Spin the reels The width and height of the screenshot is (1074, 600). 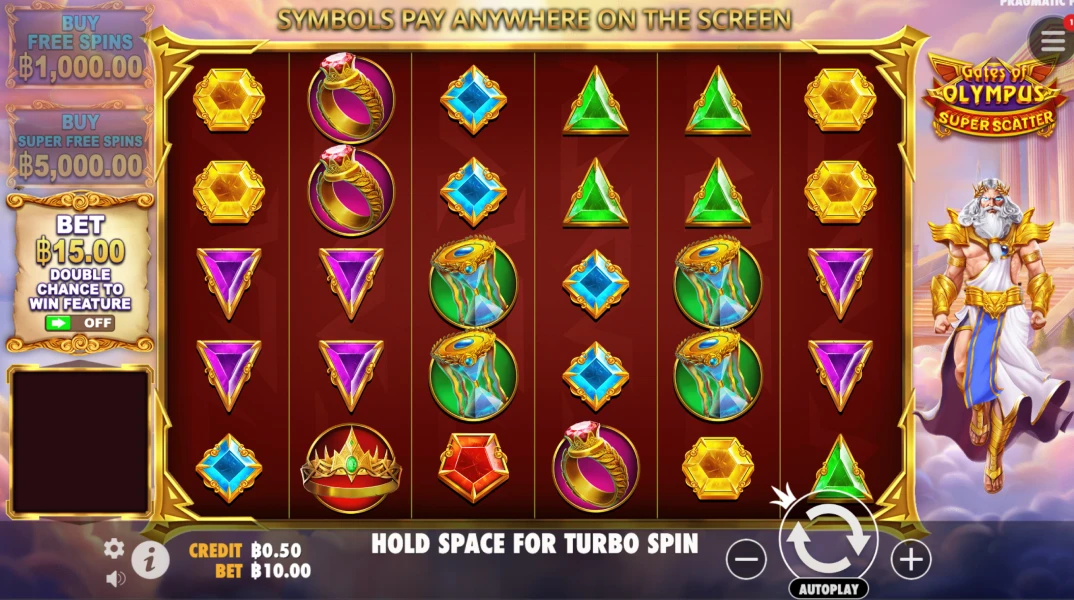827,538
